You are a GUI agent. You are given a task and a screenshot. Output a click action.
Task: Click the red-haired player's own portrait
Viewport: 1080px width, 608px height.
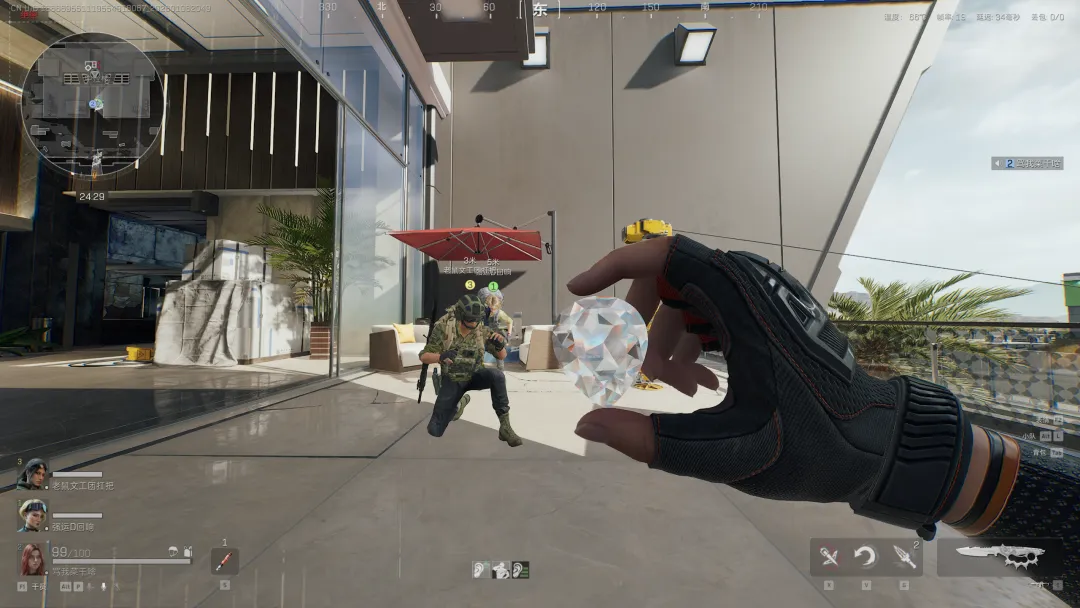pyautogui.click(x=32, y=558)
